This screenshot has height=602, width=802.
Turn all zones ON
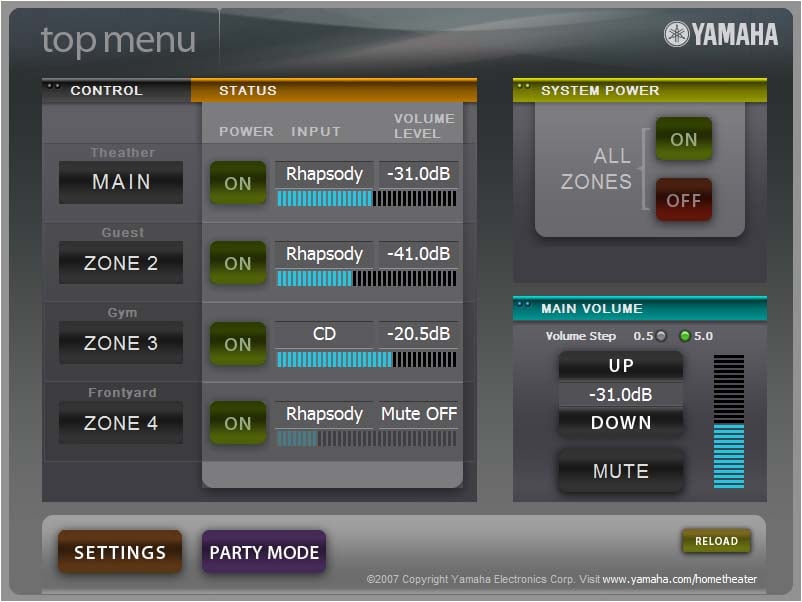[x=684, y=139]
